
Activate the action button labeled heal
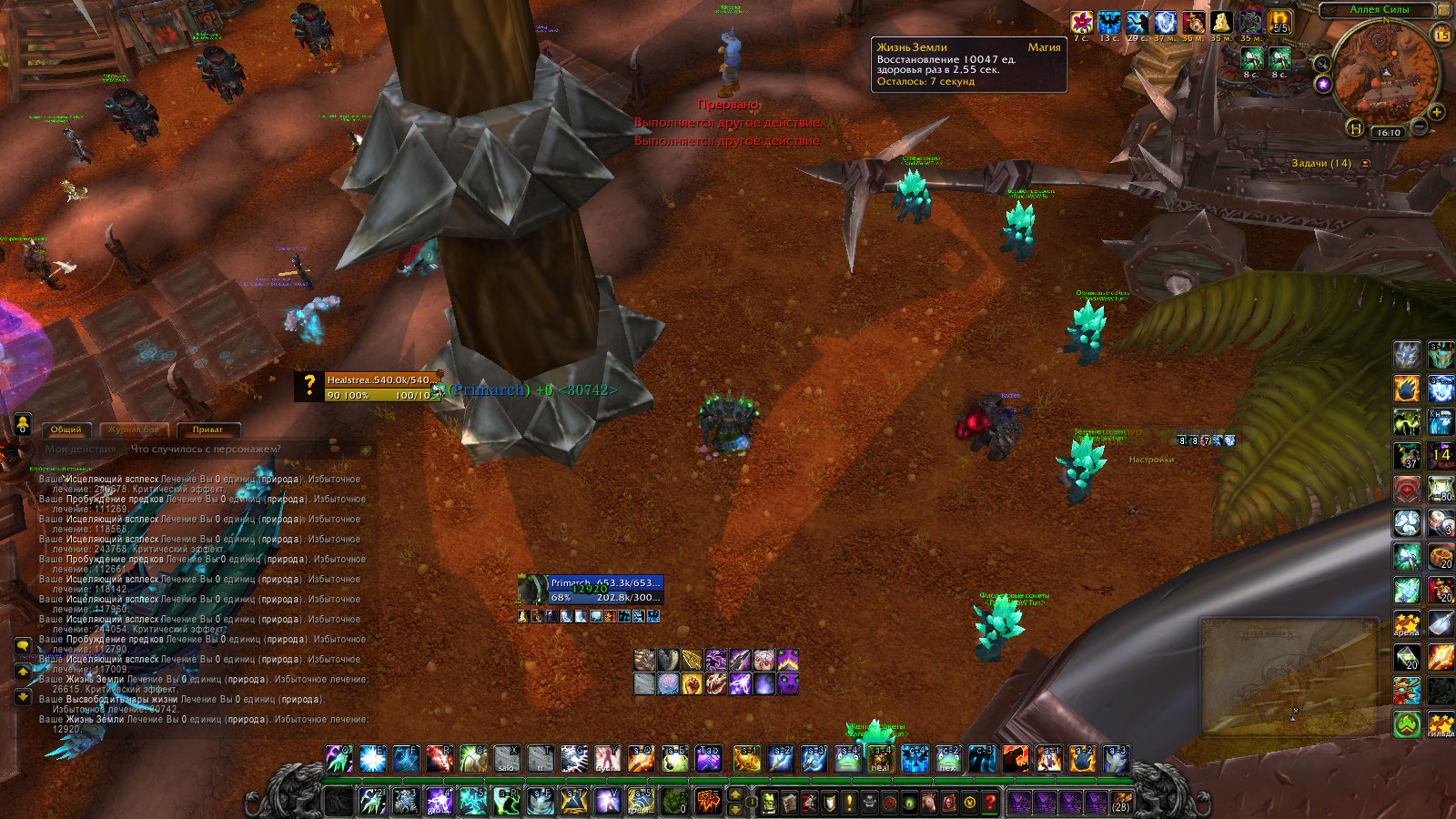coord(880,758)
